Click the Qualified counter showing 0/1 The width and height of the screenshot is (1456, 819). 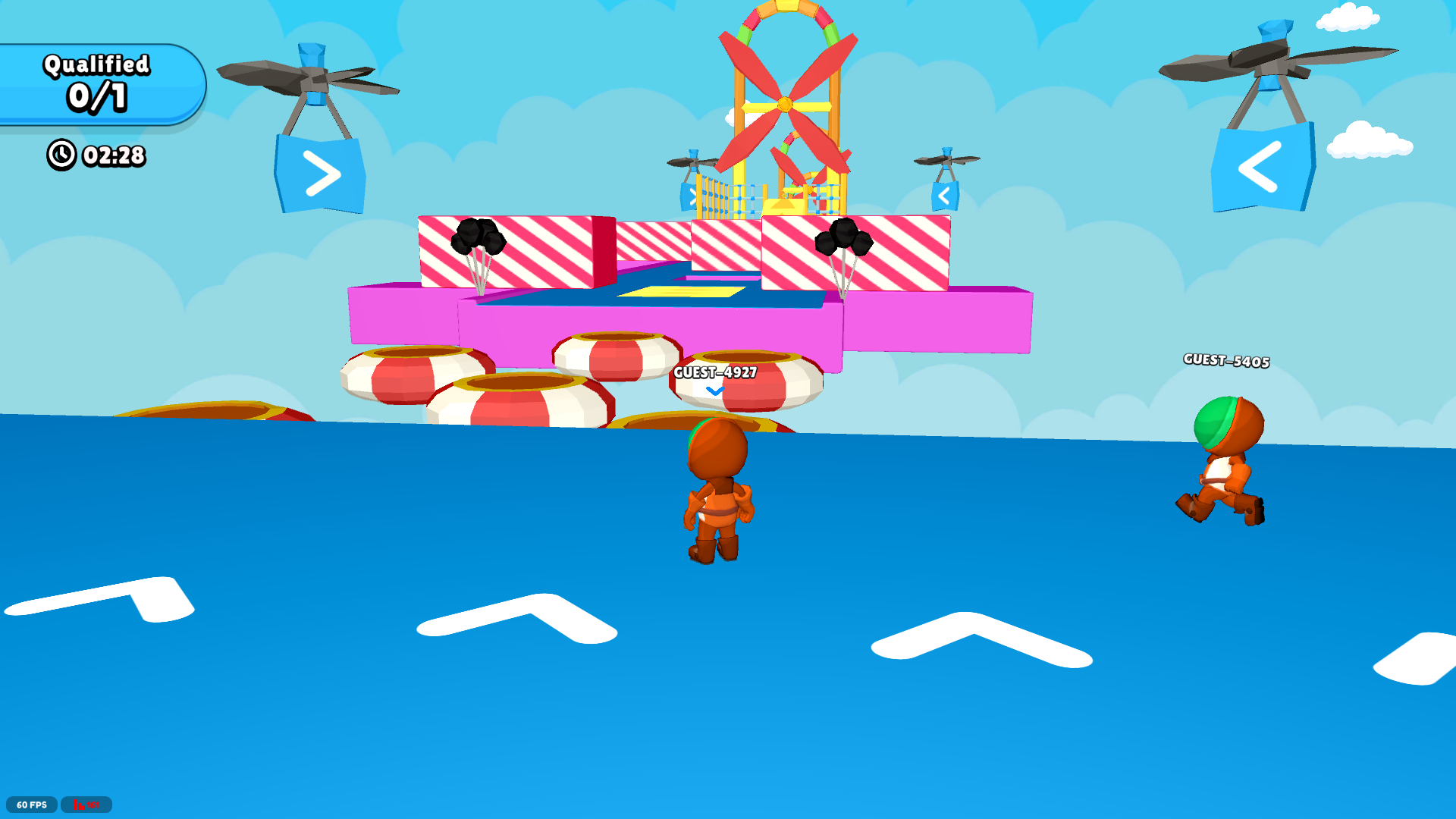(96, 96)
